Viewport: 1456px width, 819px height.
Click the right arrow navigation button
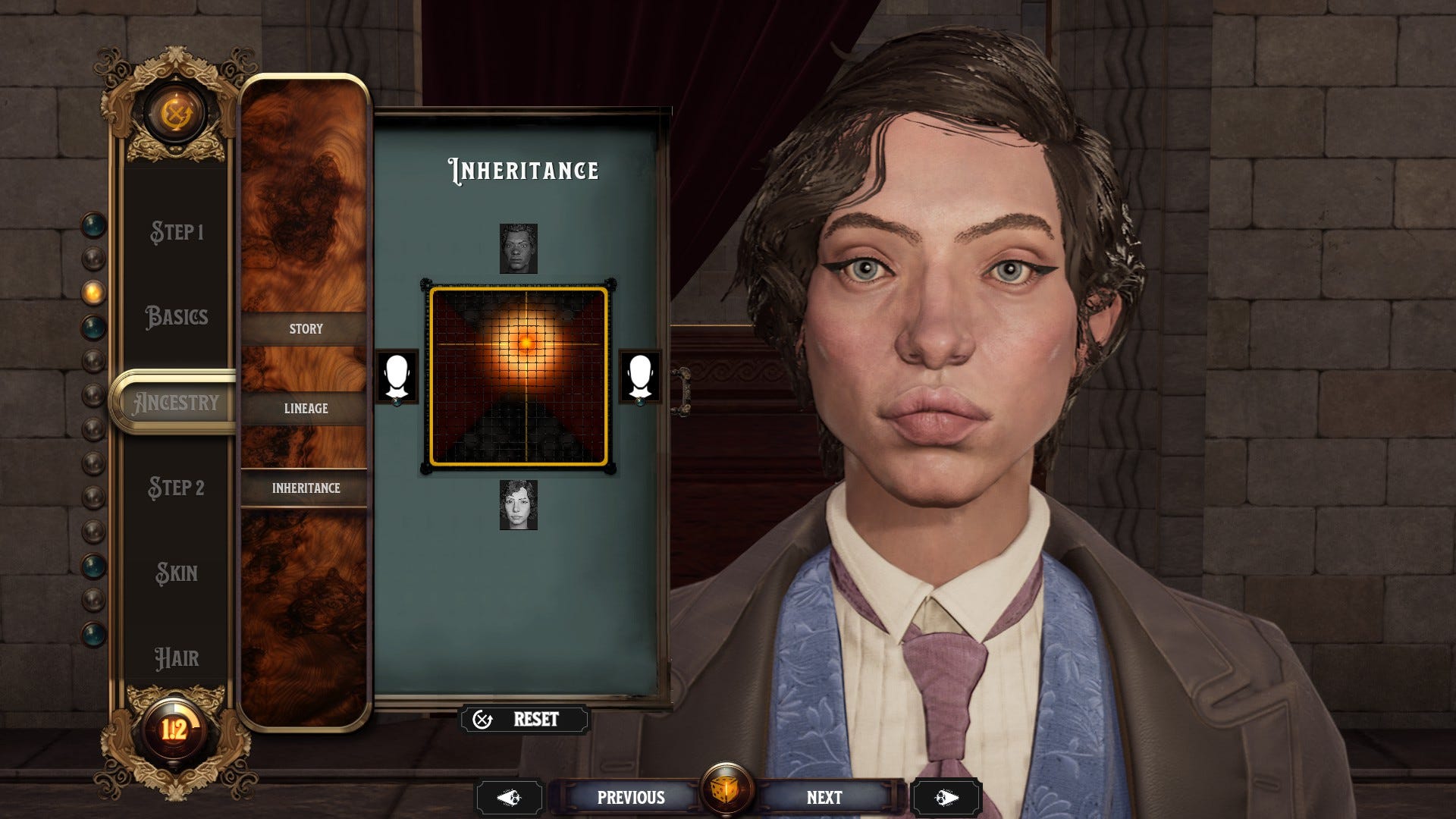click(946, 798)
